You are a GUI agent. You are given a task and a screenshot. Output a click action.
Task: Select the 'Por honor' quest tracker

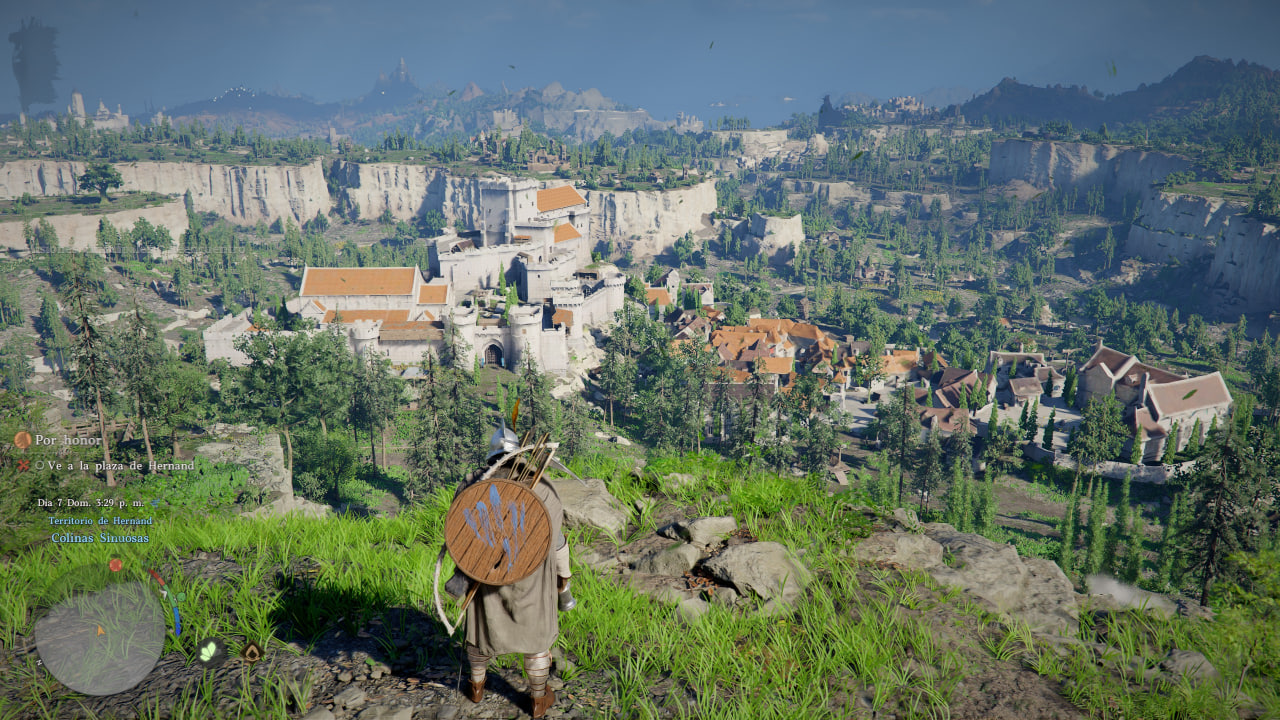[66, 440]
